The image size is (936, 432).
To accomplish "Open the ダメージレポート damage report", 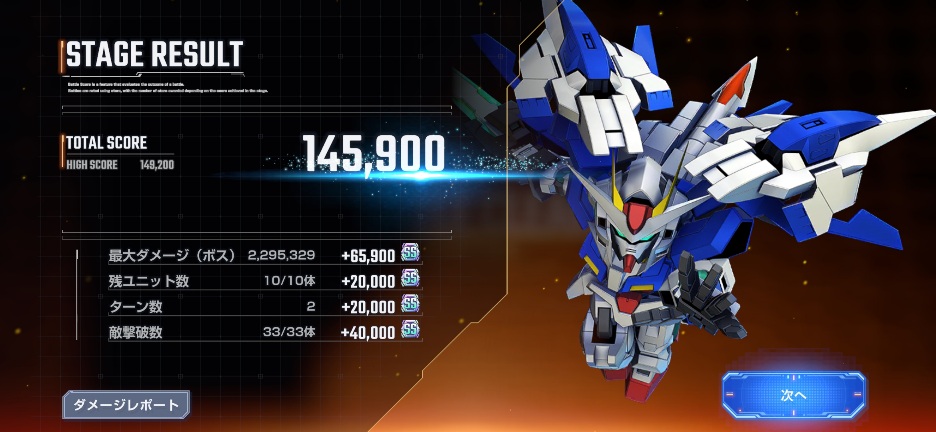I will pos(126,405).
